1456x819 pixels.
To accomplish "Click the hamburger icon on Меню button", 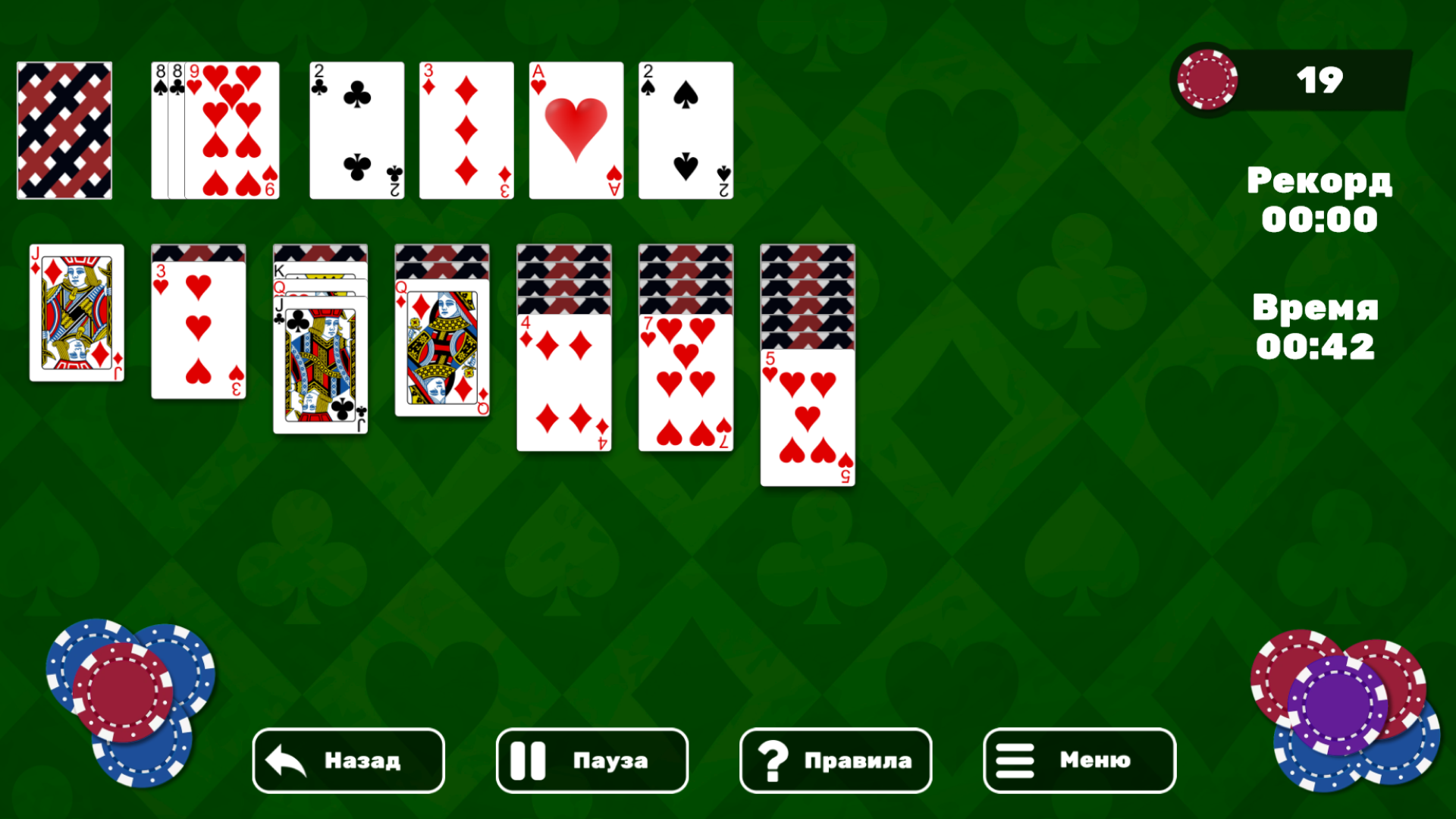I will [1016, 761].
